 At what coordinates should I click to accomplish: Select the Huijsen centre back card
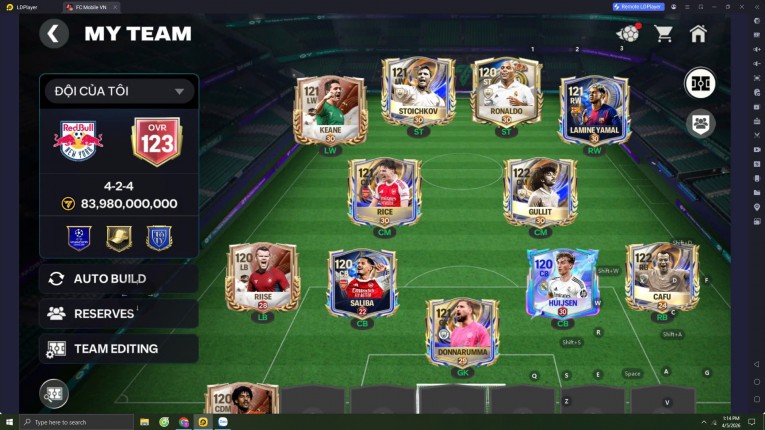point(563,282)
